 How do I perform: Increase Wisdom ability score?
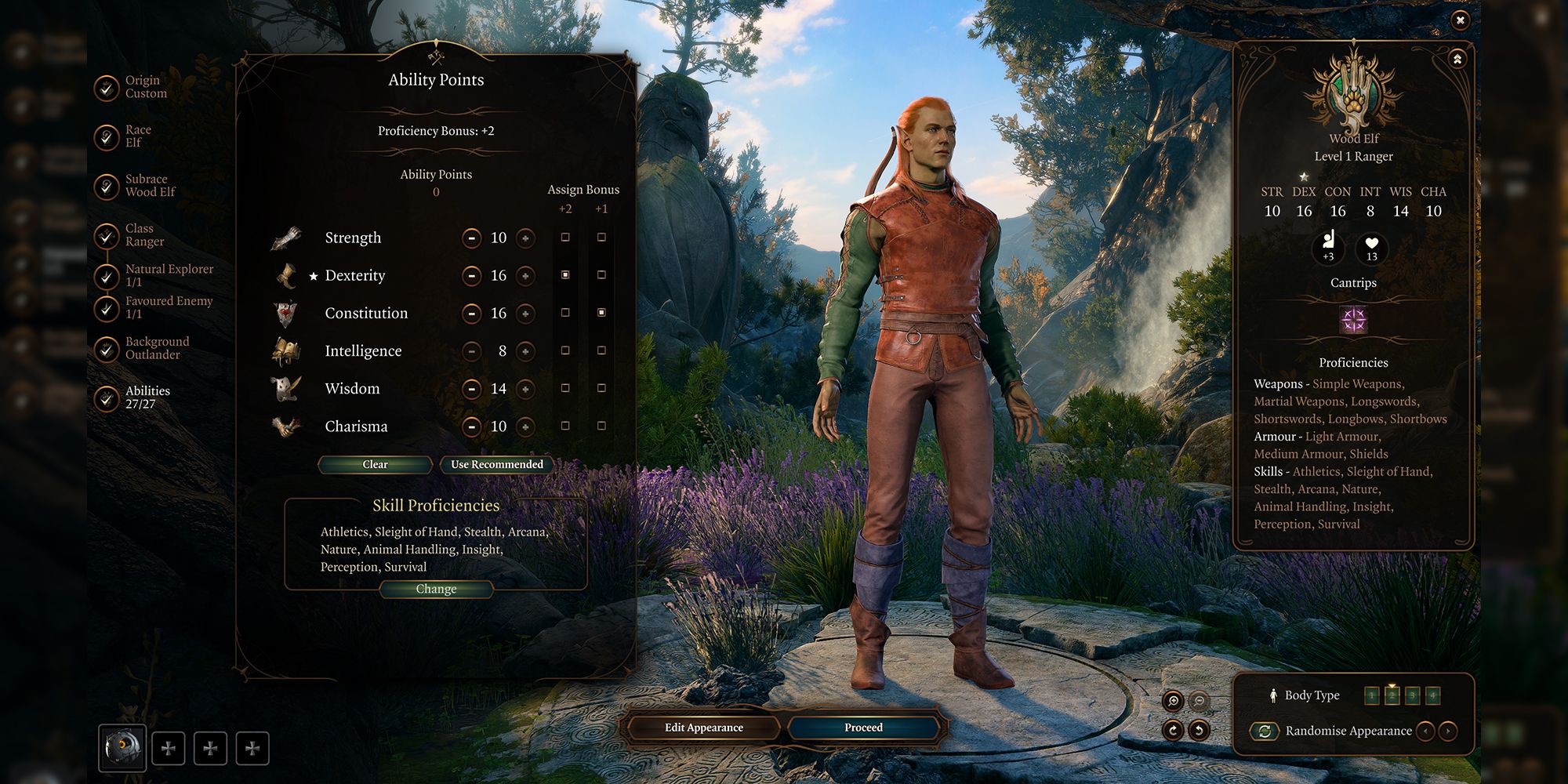coord(525,389)
